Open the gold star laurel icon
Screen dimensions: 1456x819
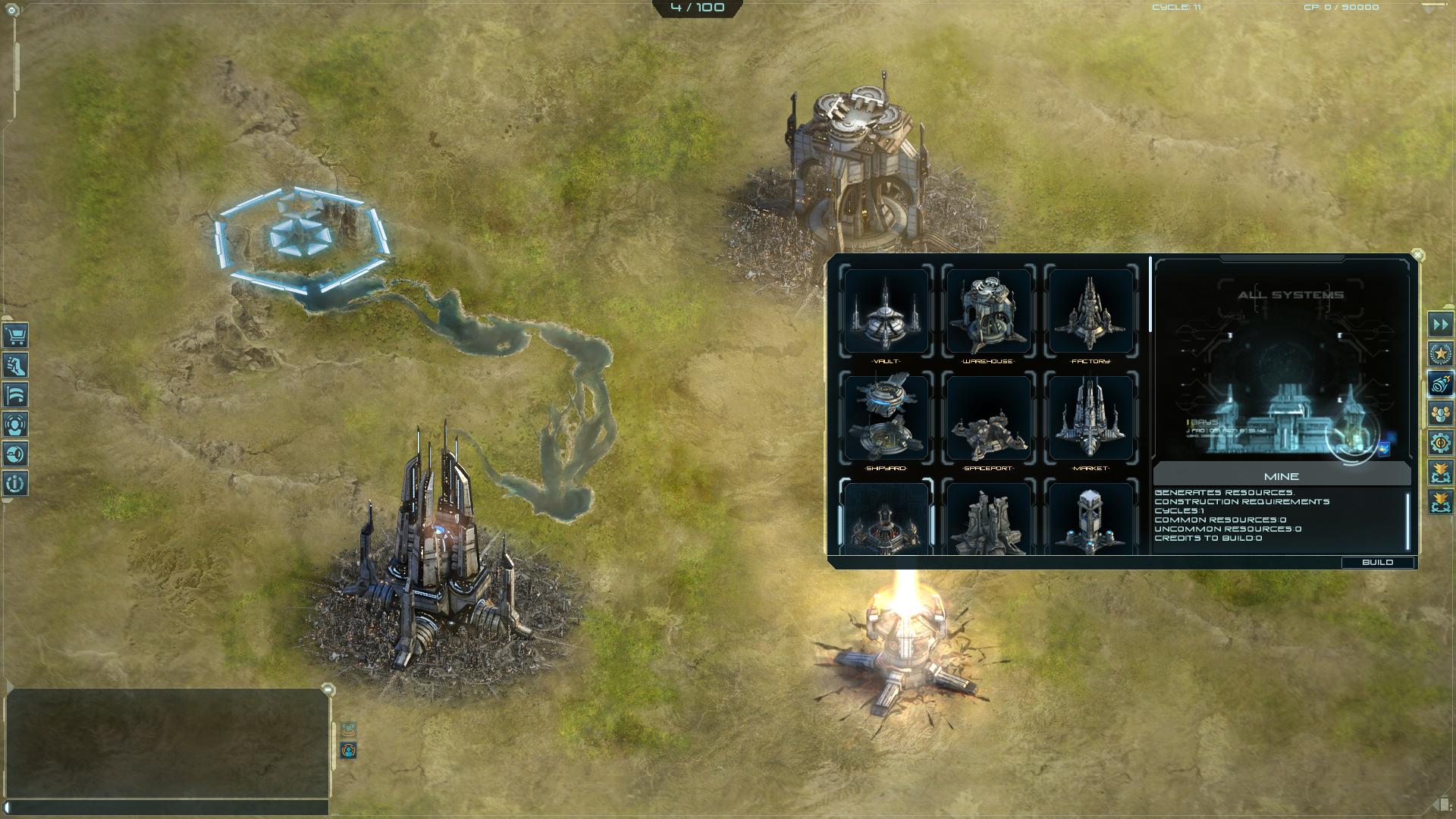[x=1440, y=354]
